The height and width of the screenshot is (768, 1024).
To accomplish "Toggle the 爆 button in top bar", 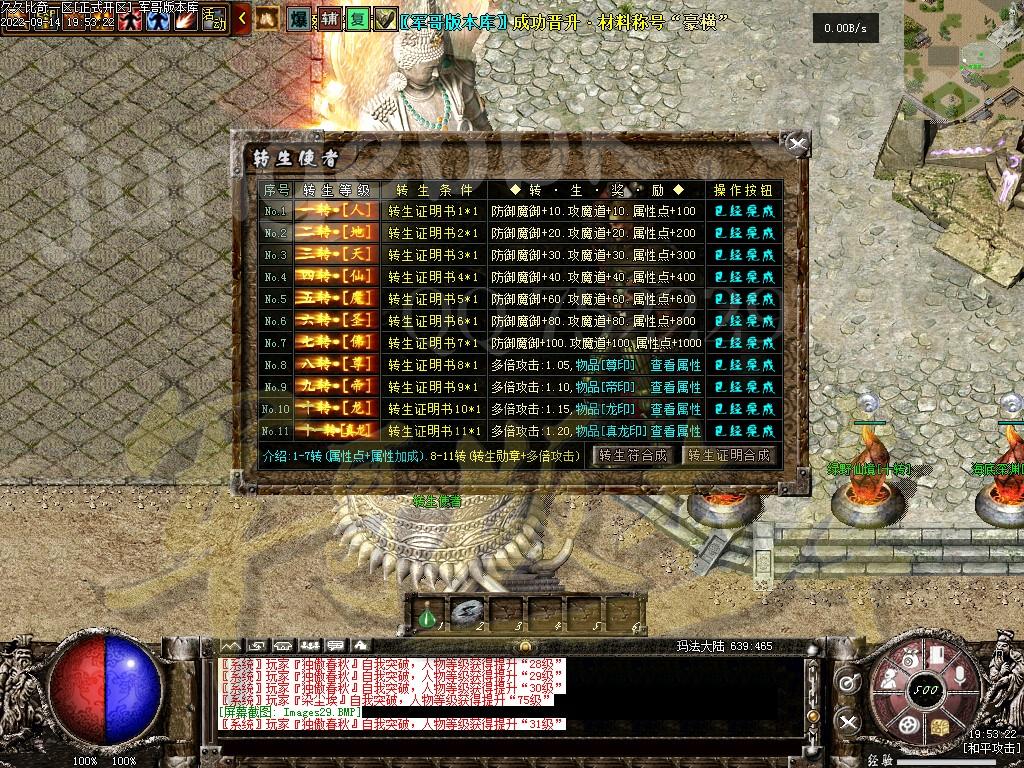I will 298,19.
